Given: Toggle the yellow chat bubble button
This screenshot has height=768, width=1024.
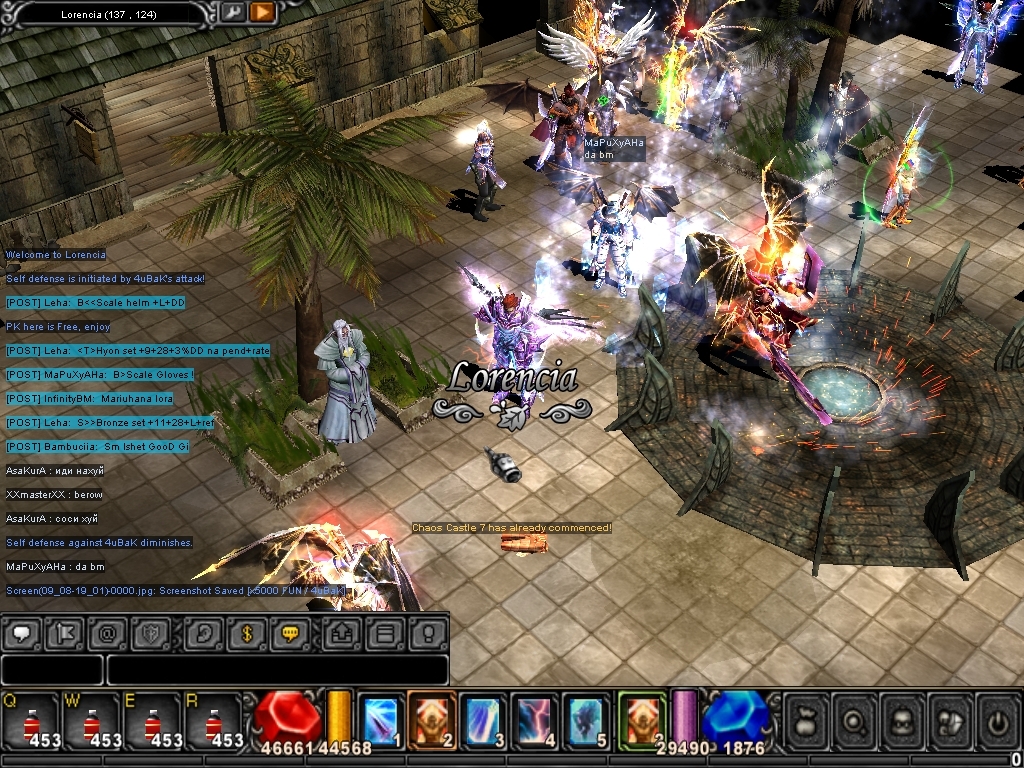Looking at the screenshot, I should (x=289, y=633).
